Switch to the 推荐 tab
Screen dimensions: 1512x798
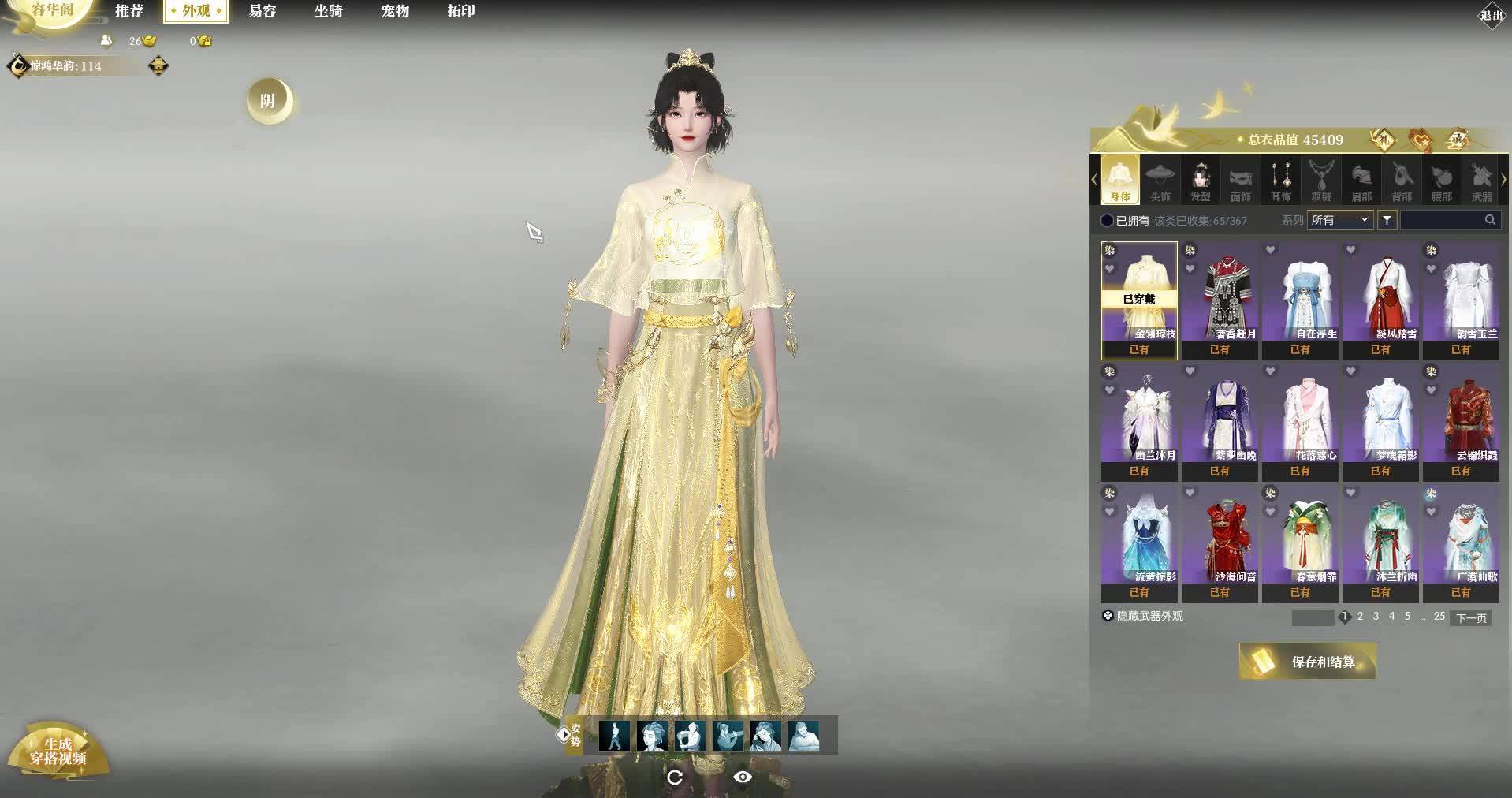pos(129,11)
